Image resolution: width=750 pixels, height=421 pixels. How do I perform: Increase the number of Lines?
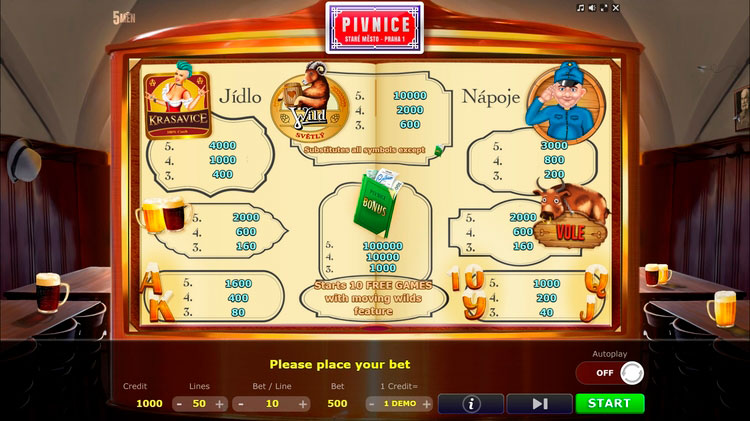220,404
